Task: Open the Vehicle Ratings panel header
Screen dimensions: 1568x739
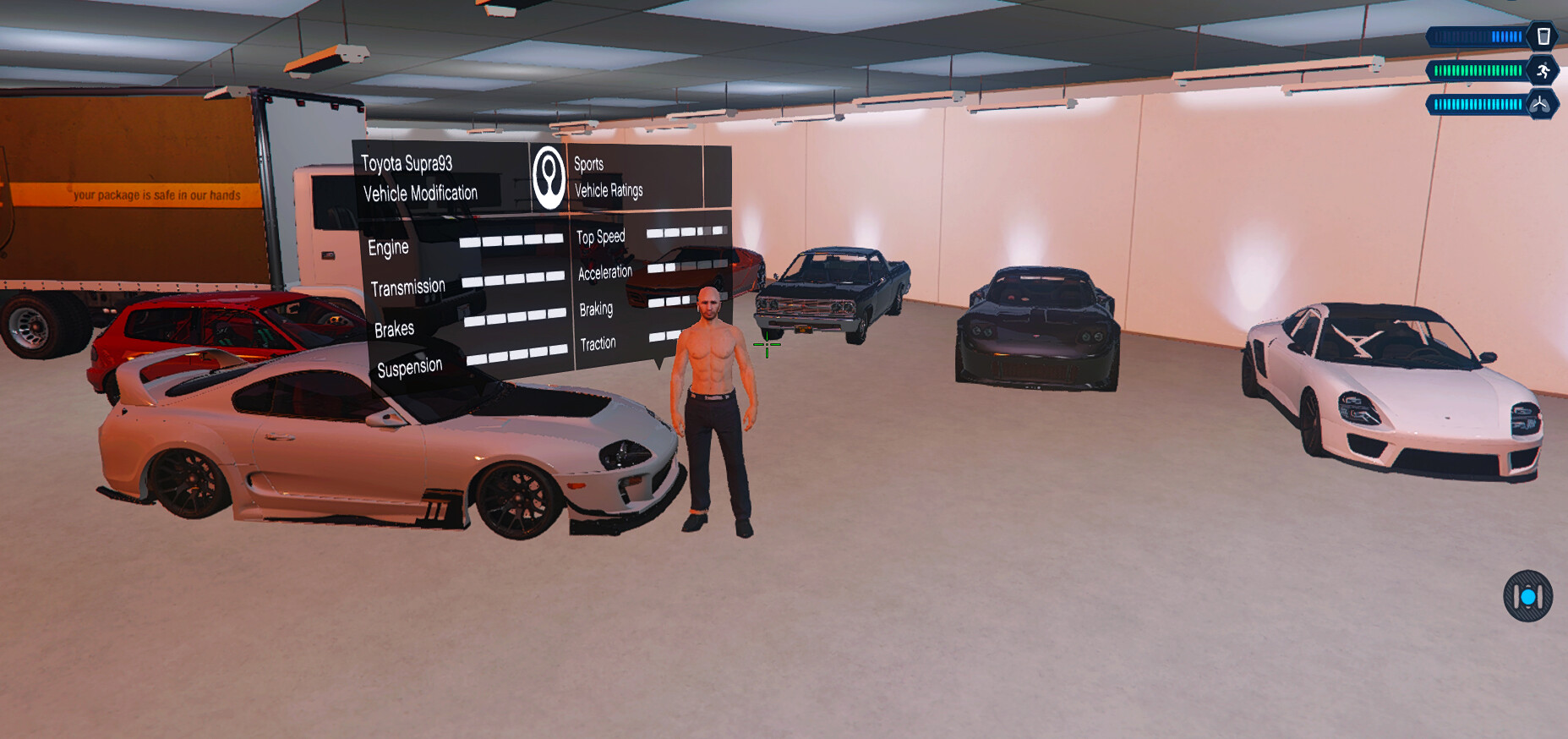Action: [x=609, y=191]
